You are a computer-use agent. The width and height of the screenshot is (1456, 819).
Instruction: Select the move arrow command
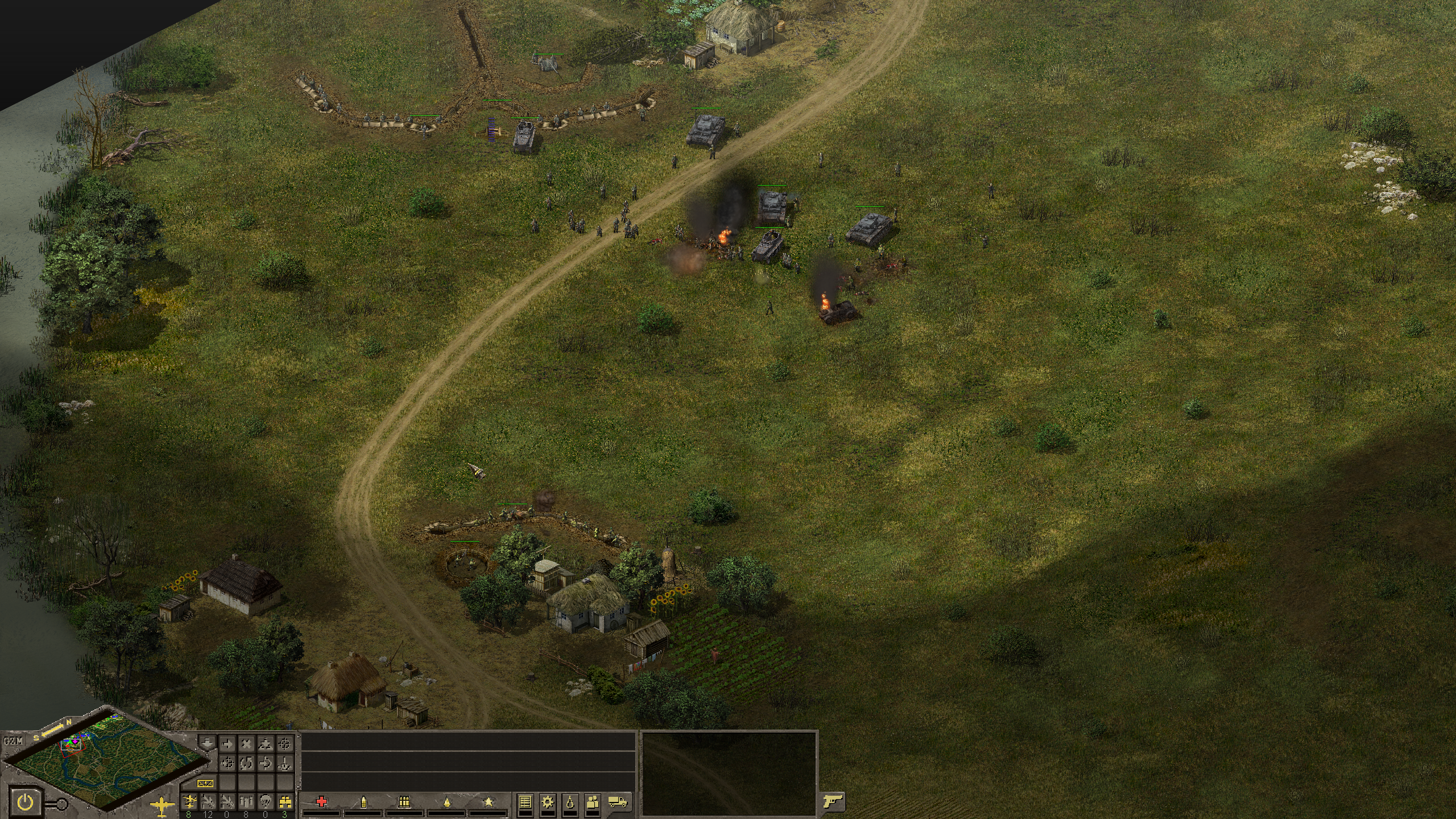227,744
